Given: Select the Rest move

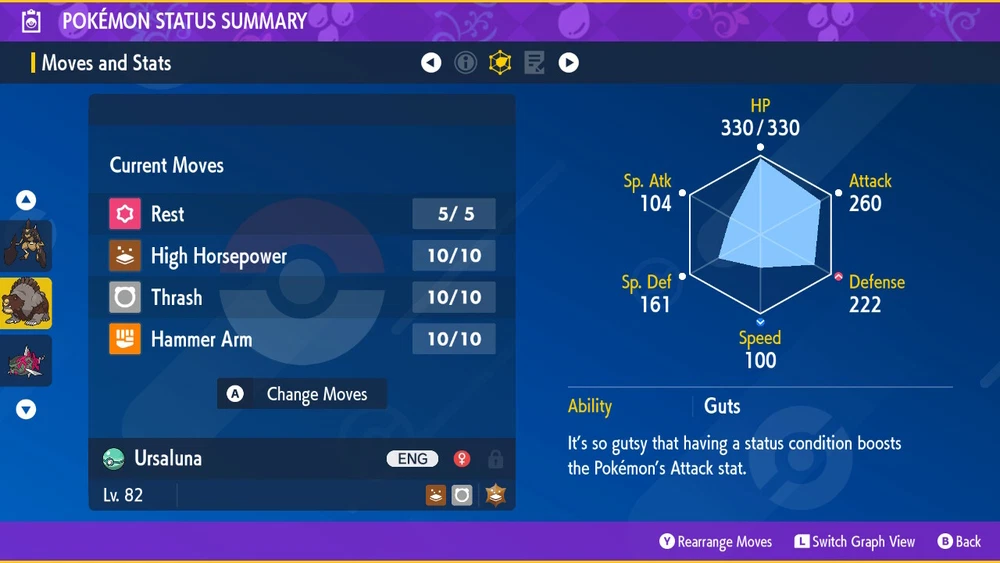Looking at the screenshot, I should click(301, 214).
